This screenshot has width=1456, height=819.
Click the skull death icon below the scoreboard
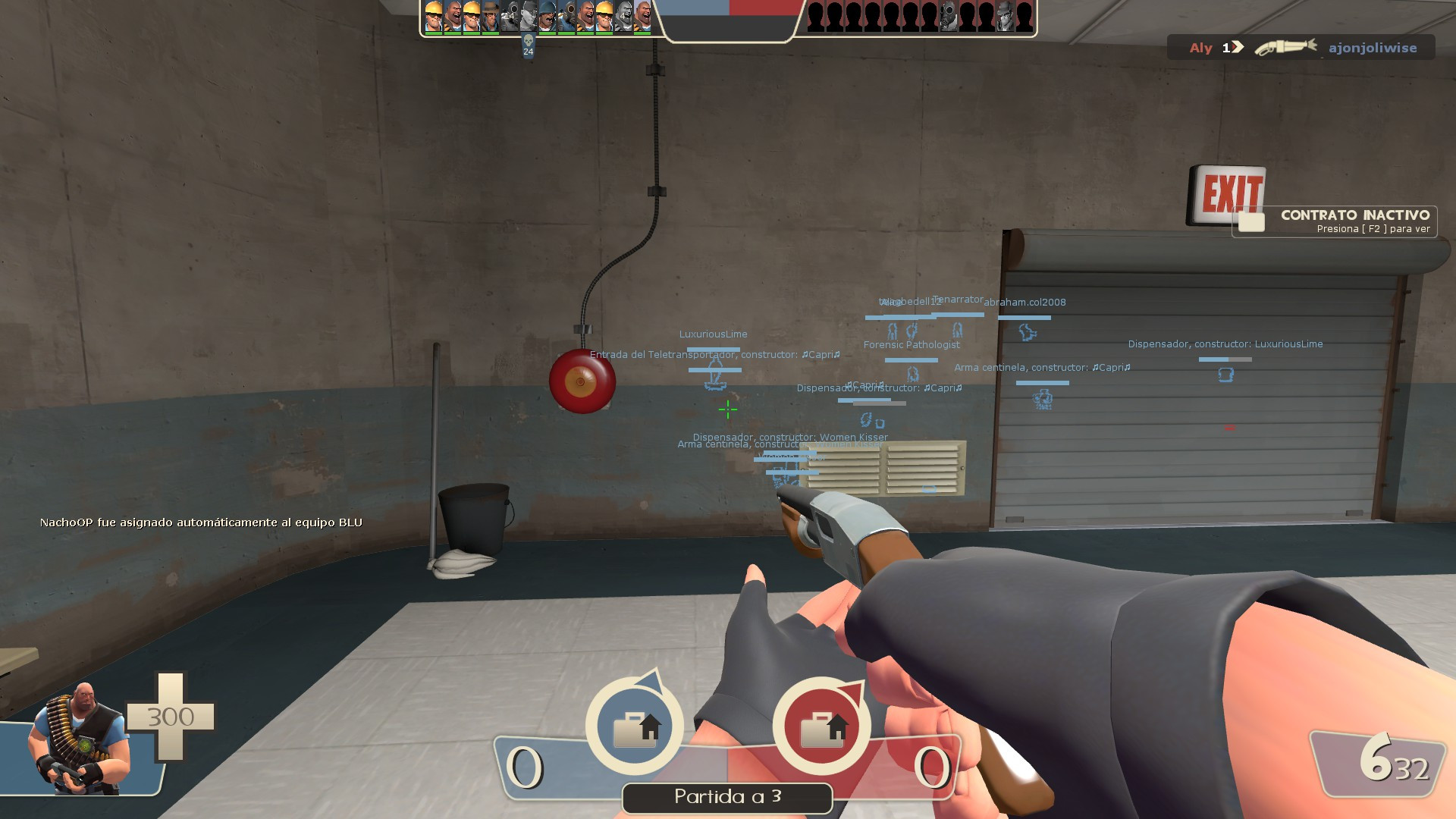[x=529, y=40]
